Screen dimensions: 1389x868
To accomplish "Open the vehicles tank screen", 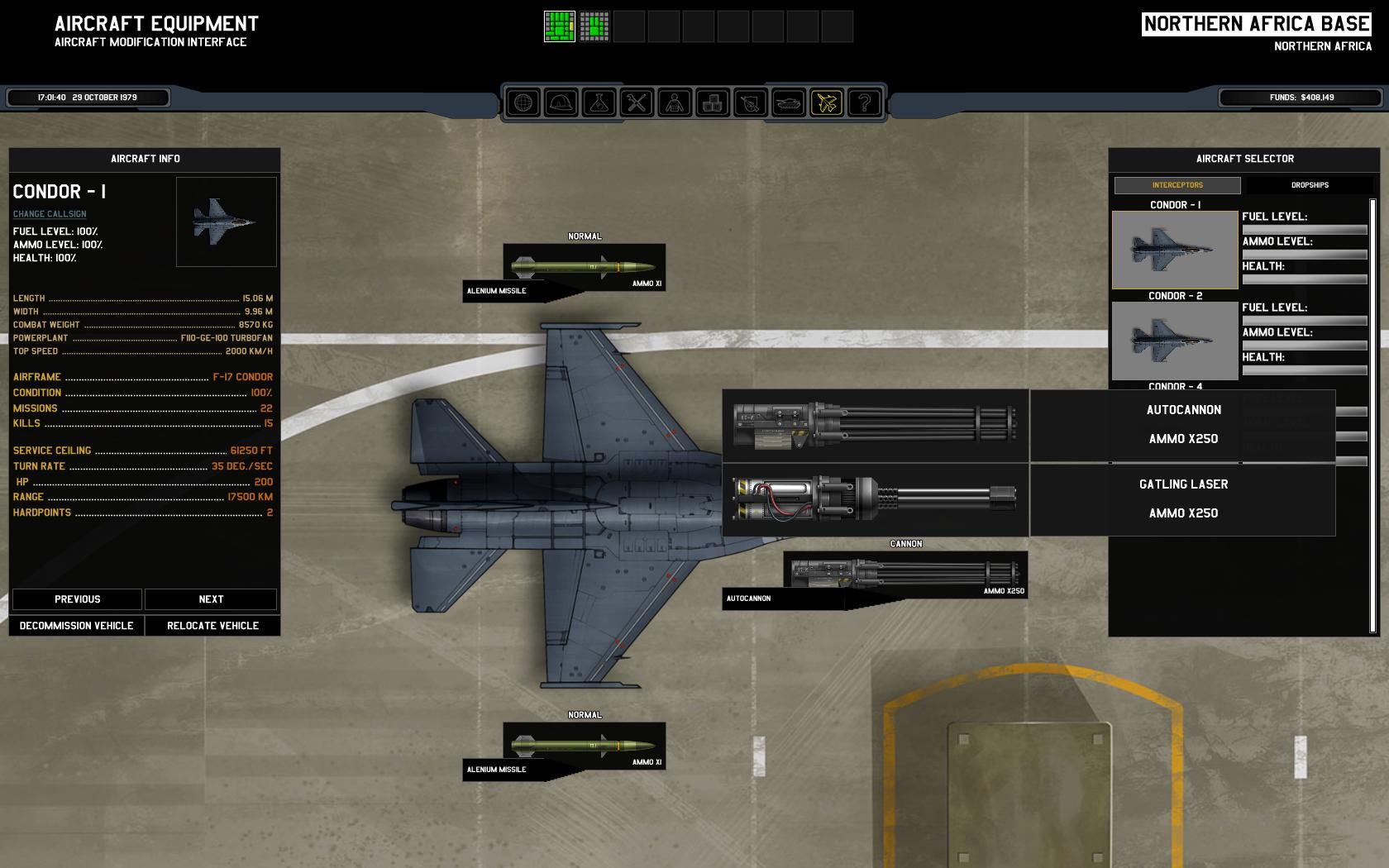I will pyautogui.click(x=789, y=103).
